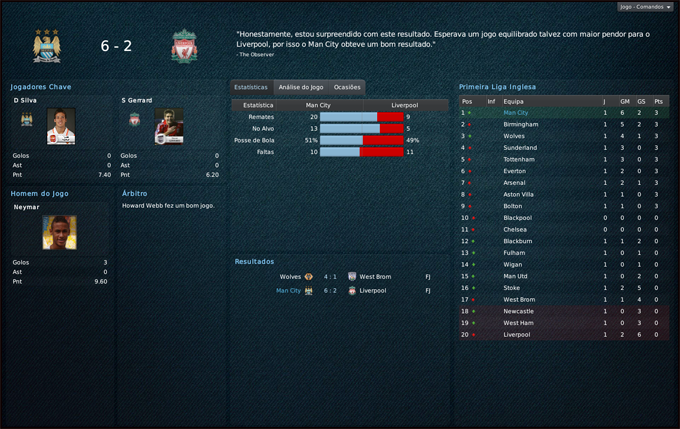Image resolution: width=680 pixels, height=429 pixels.
Task: Click the Manchester City crest in the header
Action: point(46,46)
